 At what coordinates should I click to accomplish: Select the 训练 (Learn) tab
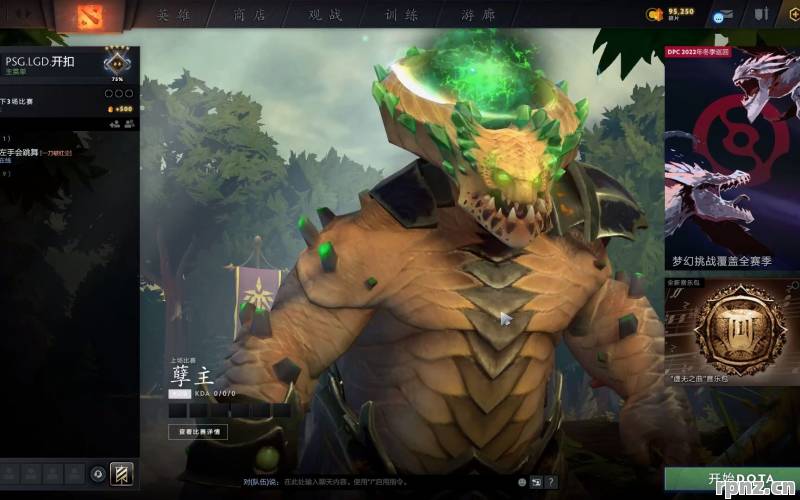(x=400, y=15)
